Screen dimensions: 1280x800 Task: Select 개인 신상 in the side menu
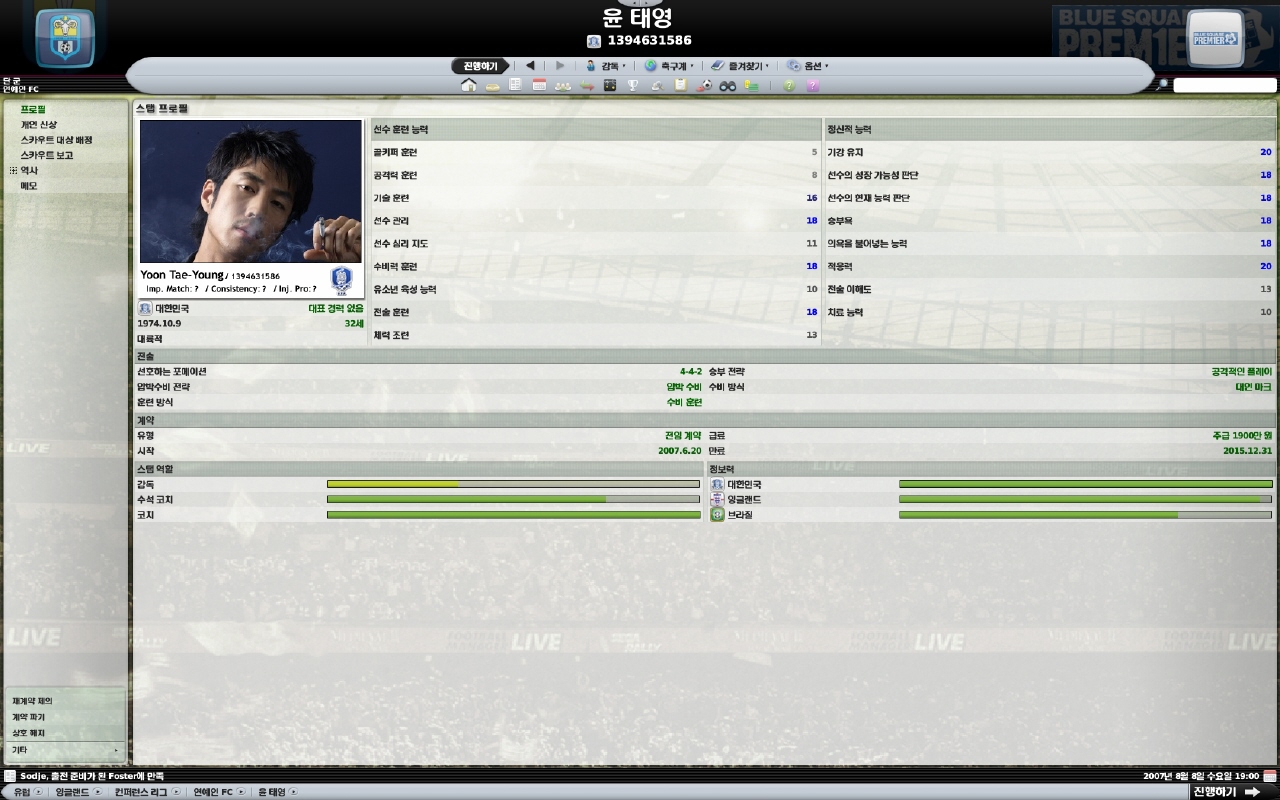(39, 125)
